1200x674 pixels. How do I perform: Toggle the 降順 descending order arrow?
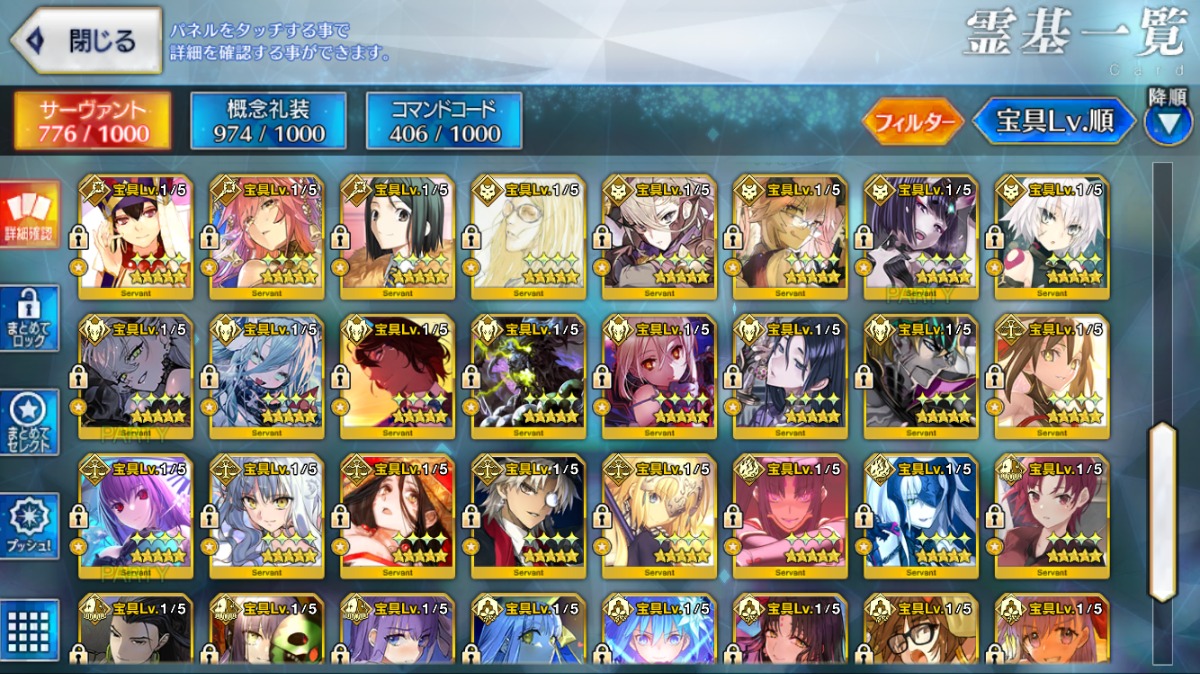[1167, 122]
